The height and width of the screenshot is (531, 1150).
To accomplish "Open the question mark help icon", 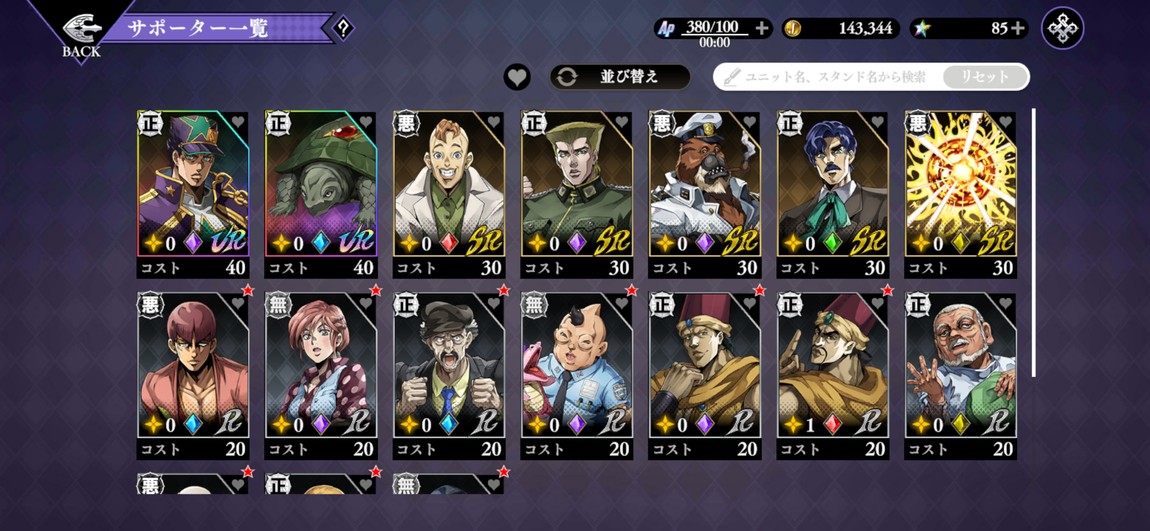I will [x=343, y=28].
